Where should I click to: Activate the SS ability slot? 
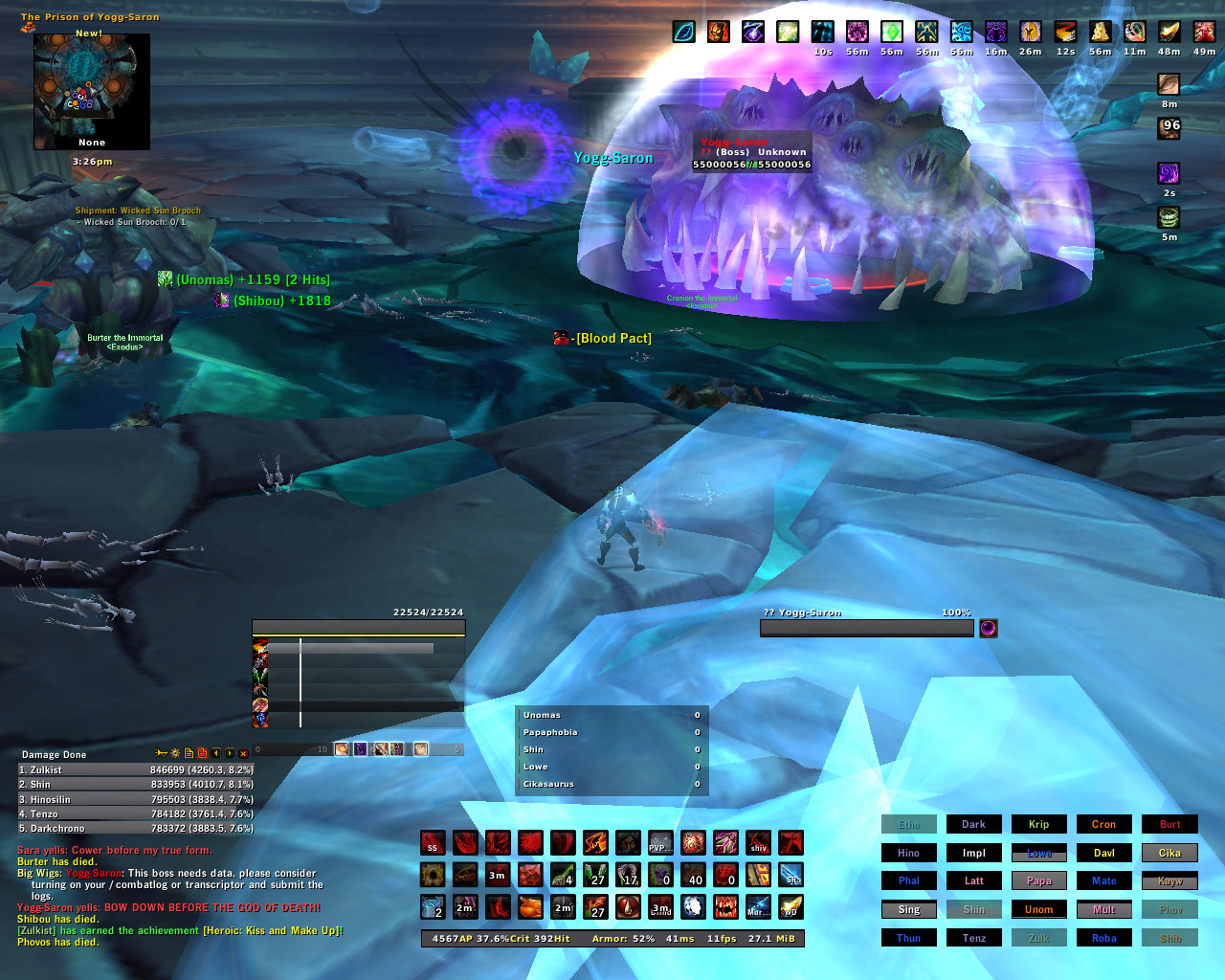433,843
